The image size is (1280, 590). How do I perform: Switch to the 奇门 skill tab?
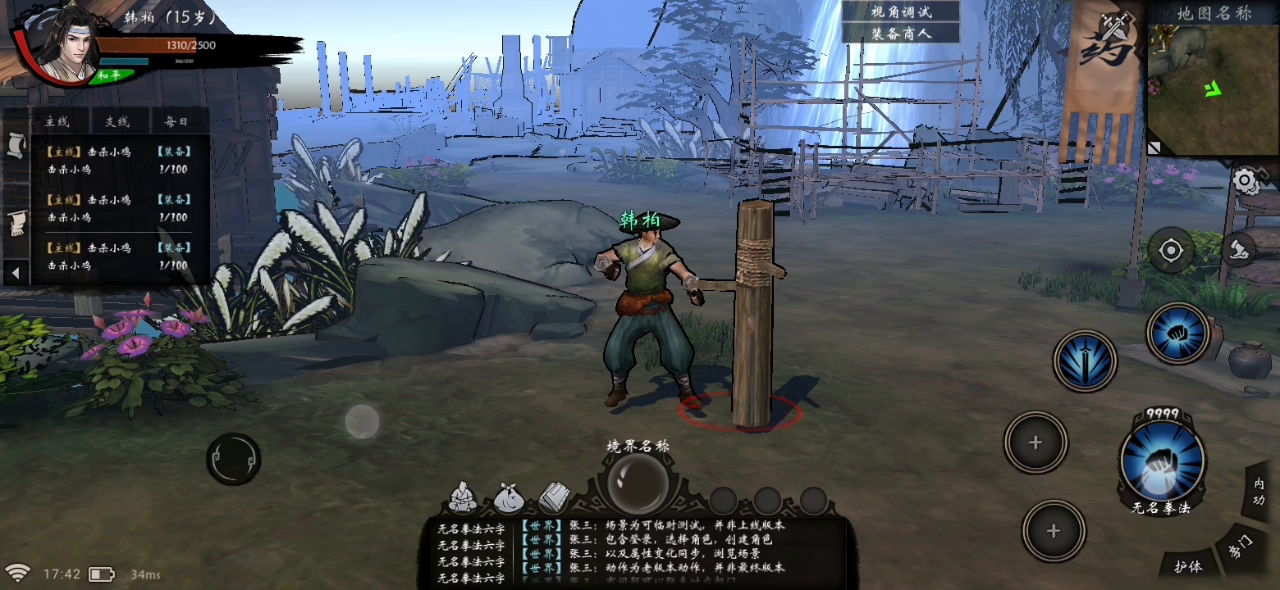1240,546
